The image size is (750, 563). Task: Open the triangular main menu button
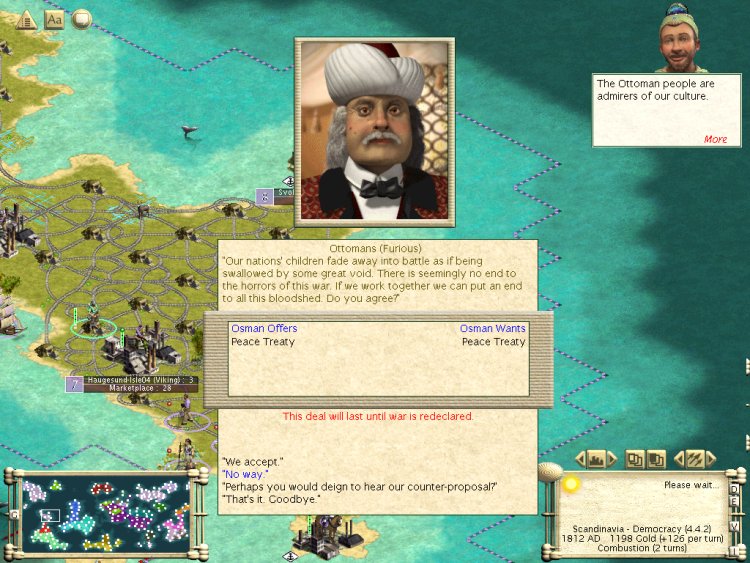(x=26, y=19)
